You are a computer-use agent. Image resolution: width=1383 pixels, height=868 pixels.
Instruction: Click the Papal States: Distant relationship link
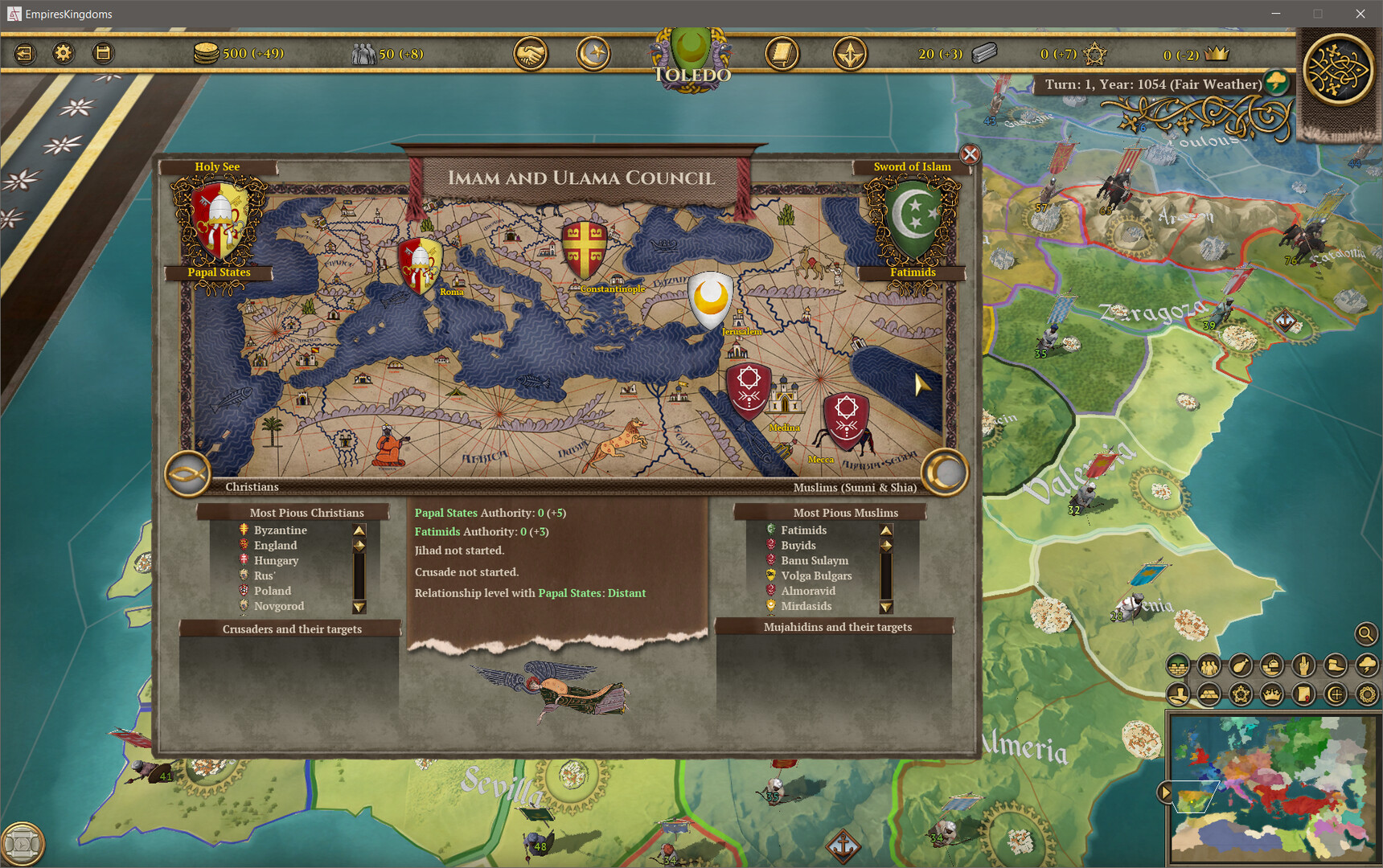(593, 593)
